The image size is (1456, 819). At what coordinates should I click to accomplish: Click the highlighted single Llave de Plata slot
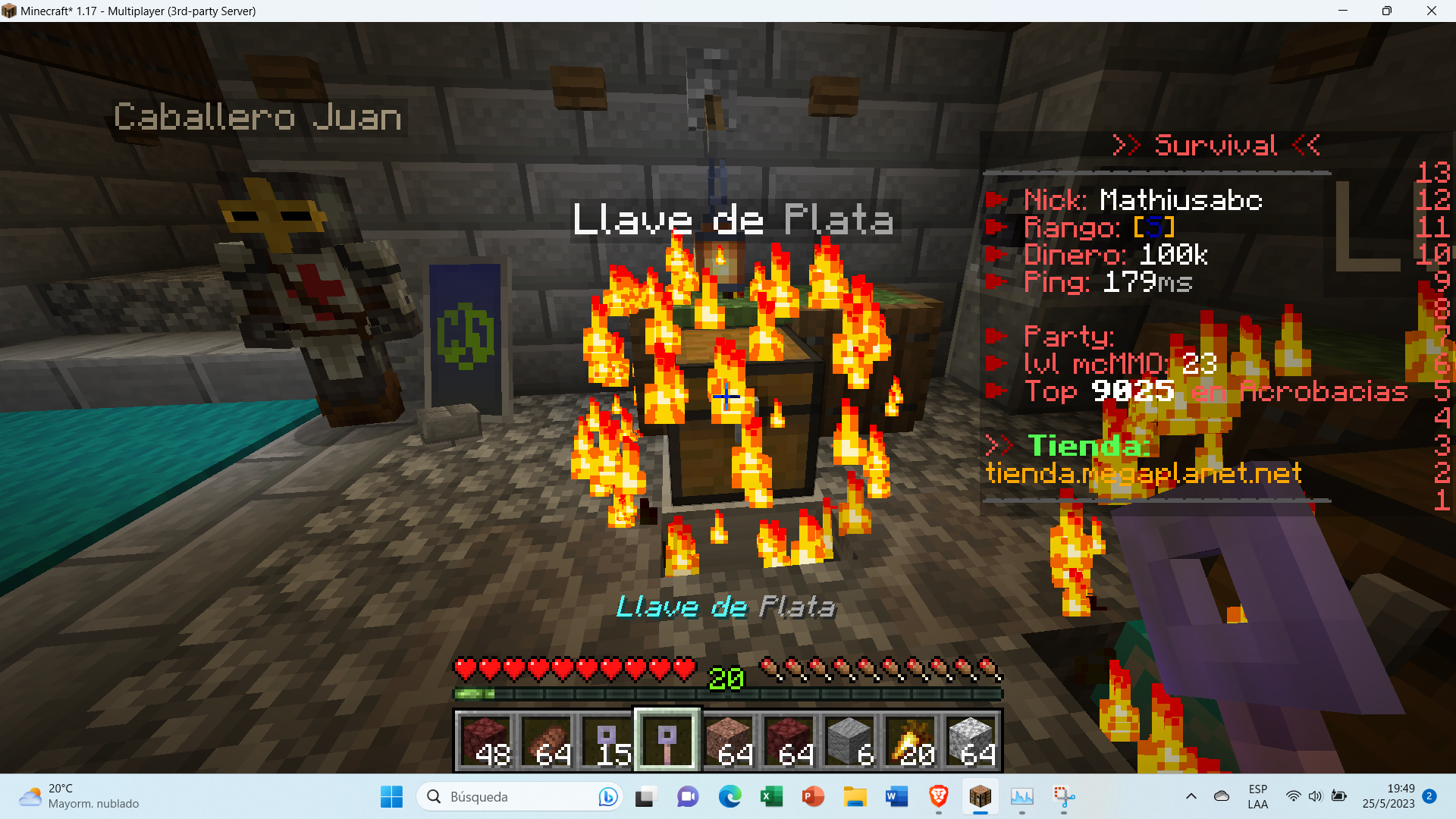click(x=667, y=740)
